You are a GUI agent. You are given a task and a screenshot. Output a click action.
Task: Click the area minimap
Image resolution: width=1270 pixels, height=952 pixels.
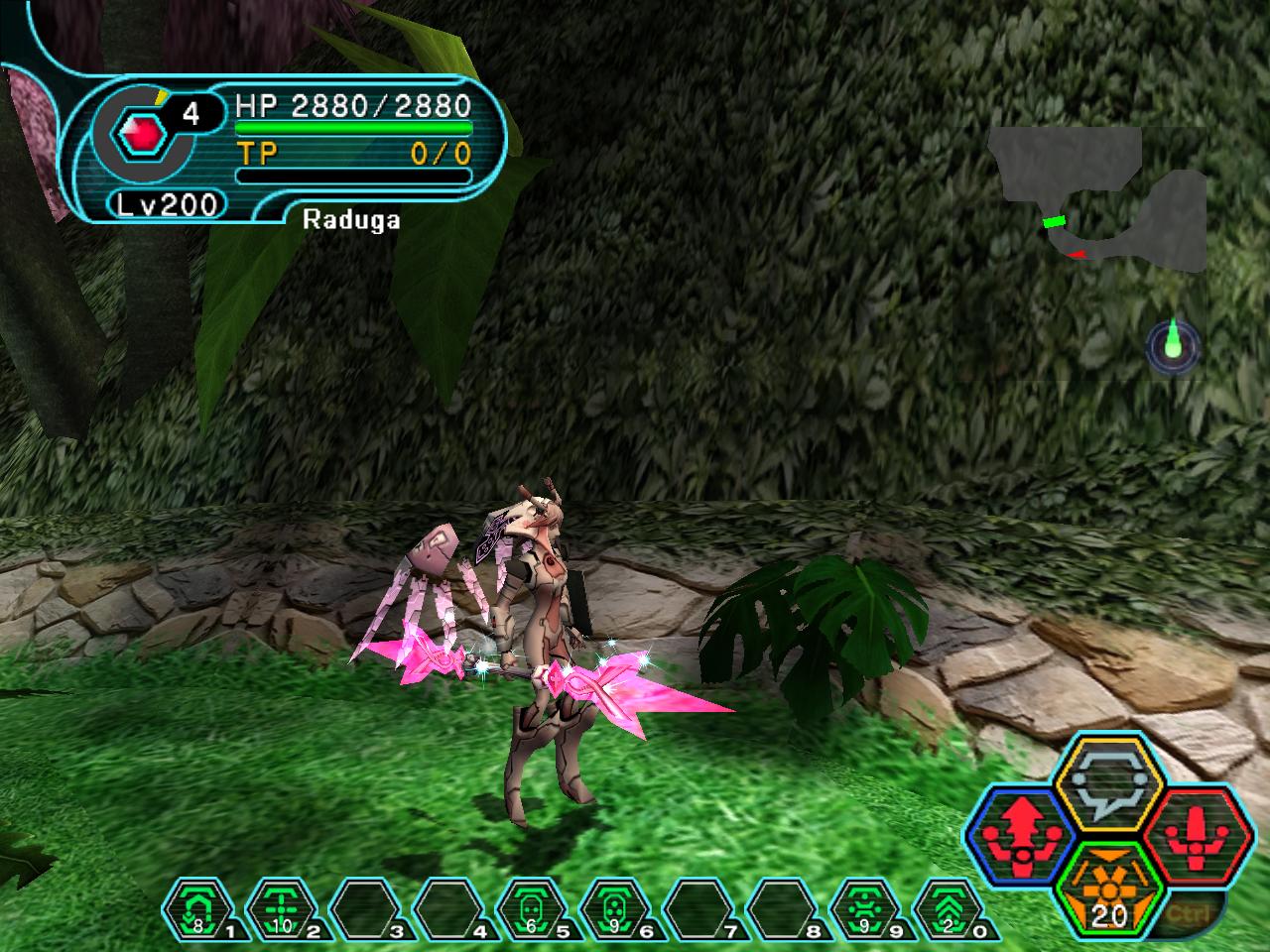point(1103,200)
